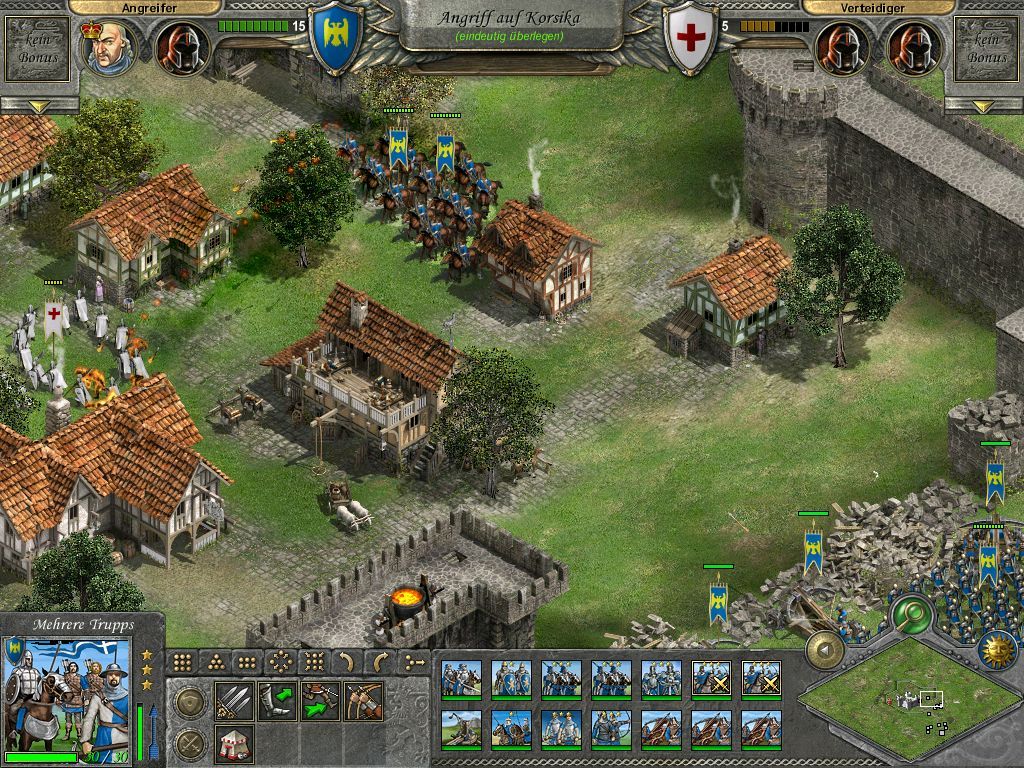Select the square block formation button
Image resolution: width=1024 pixels, height=768 pixels.
pyautogui.click(x=182, y=662)
